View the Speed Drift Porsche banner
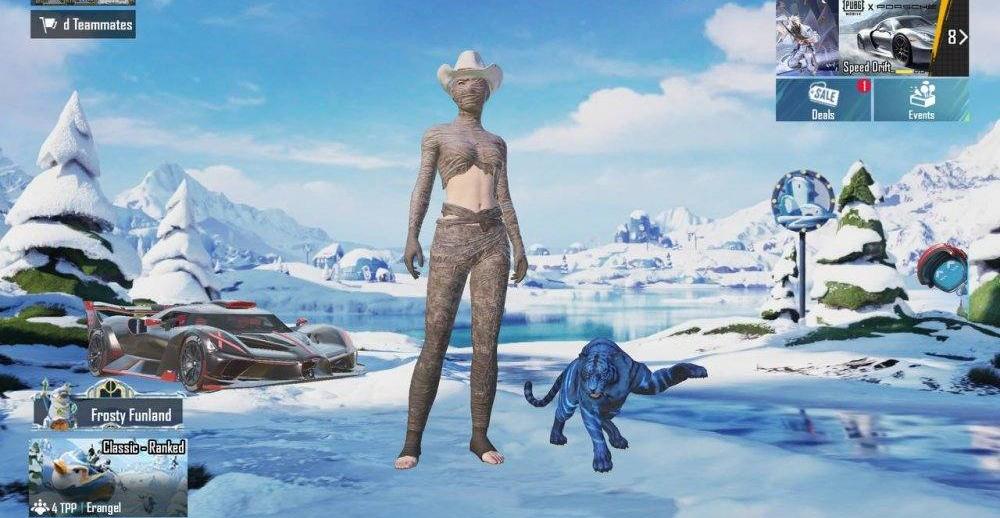The height and width of the screenshot is (518, 1000). click(889, 38)
